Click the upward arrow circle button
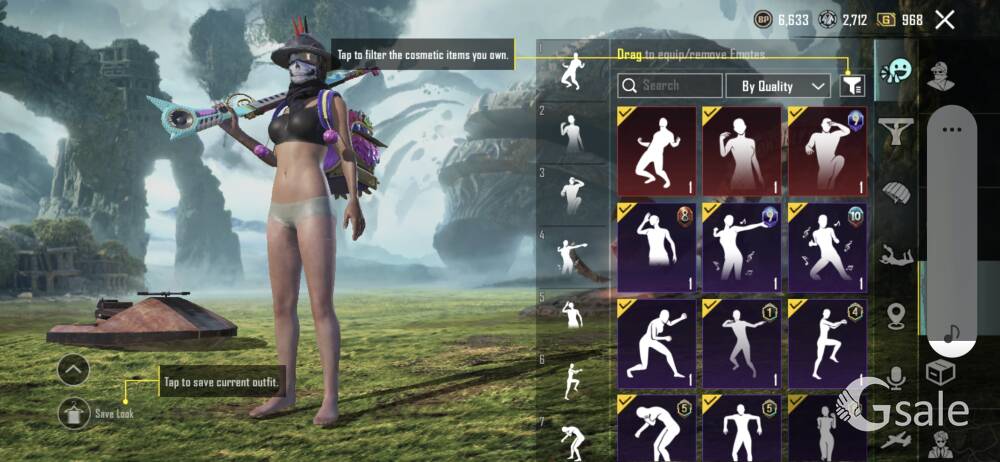The height and width of the screenshot is (462, 1000). [74, 370]
